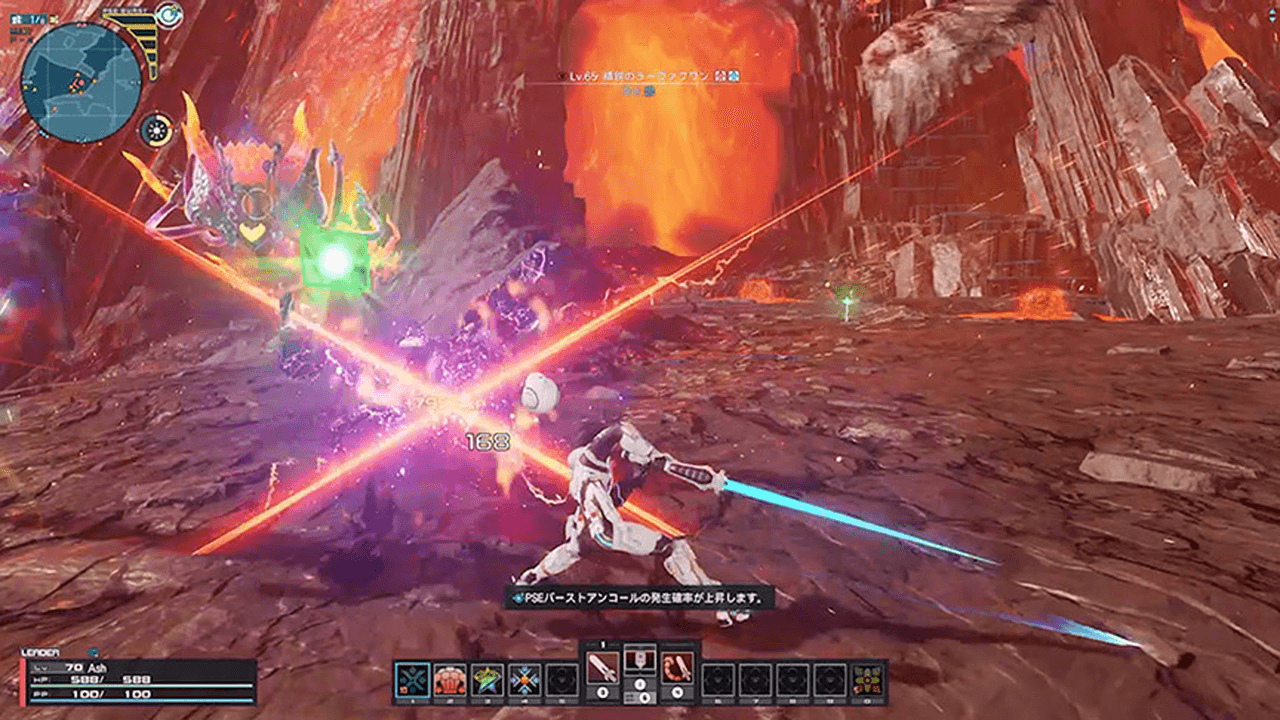Select the highlighted blue cross skill slot

click(412, 680)
